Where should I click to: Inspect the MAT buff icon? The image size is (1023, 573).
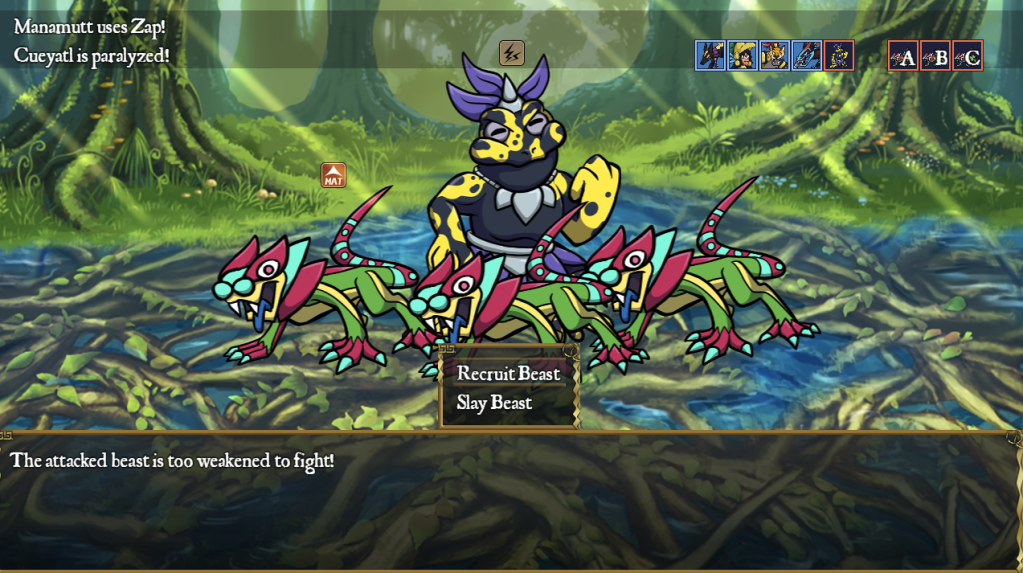click(x=334, y=176)
